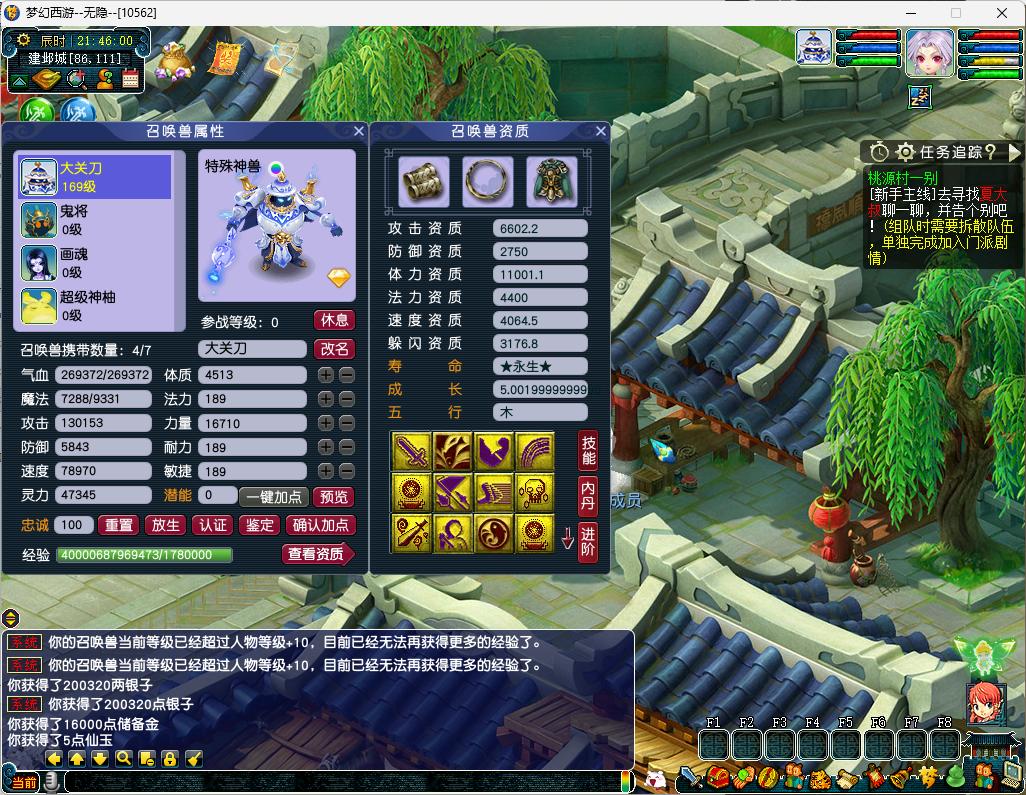Image resolution: width=1026 pixels, height=795 pixels.
Task: Reset points with 重置
Action: (x=119, y=525)
